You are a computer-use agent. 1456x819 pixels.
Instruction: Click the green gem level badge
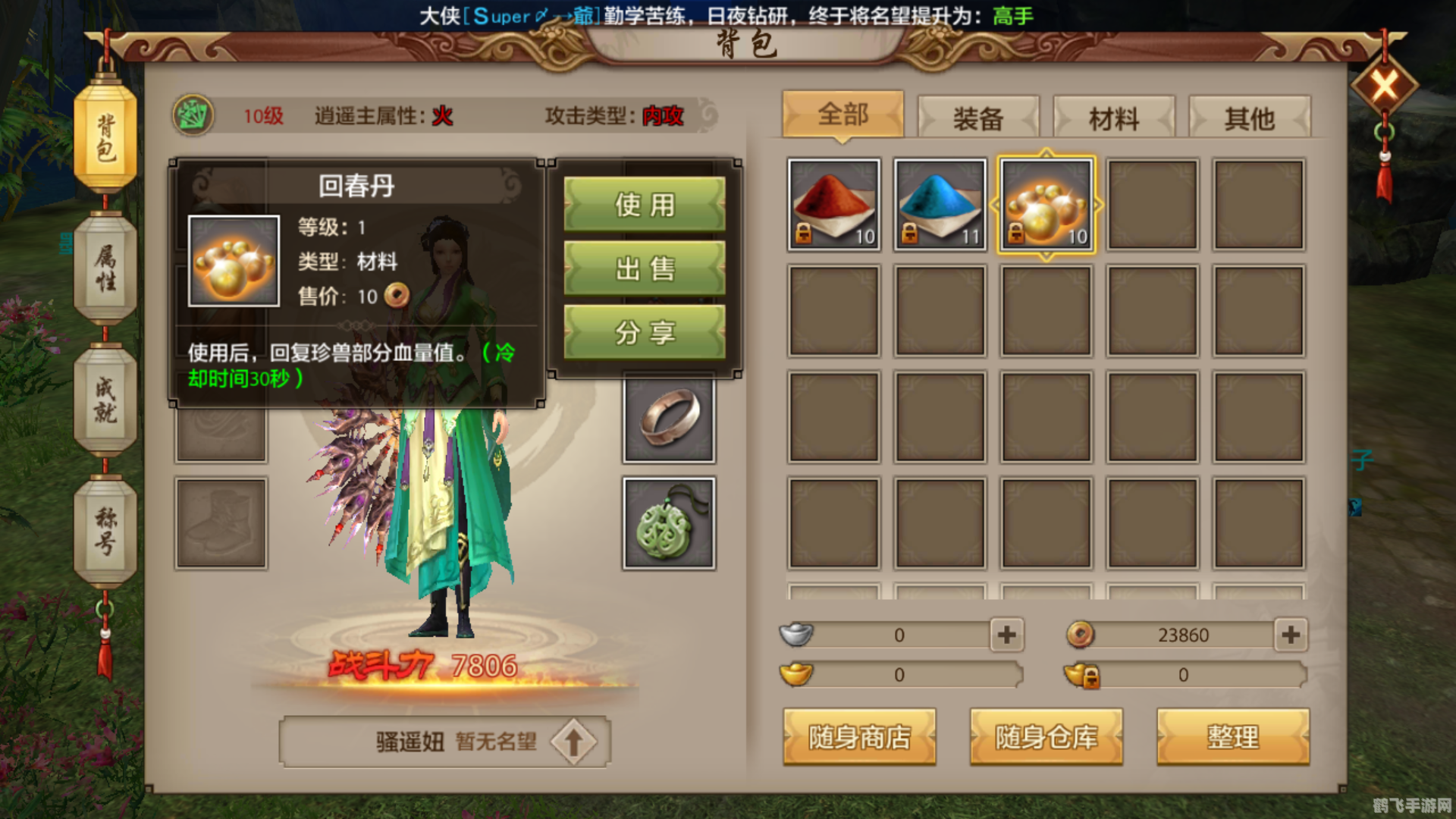tap(192, 115)
